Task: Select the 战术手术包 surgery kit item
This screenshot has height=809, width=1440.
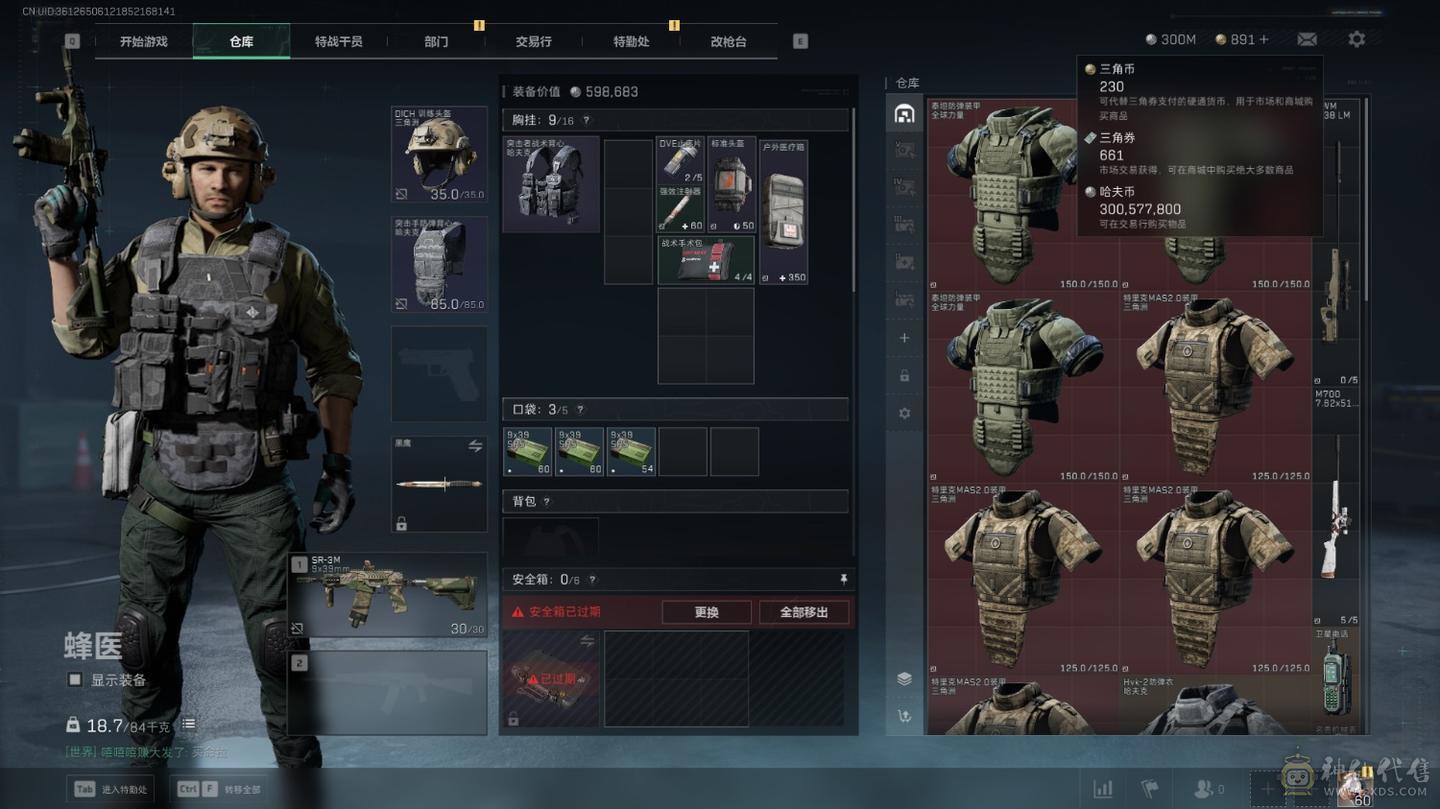Action: point(706,260)
